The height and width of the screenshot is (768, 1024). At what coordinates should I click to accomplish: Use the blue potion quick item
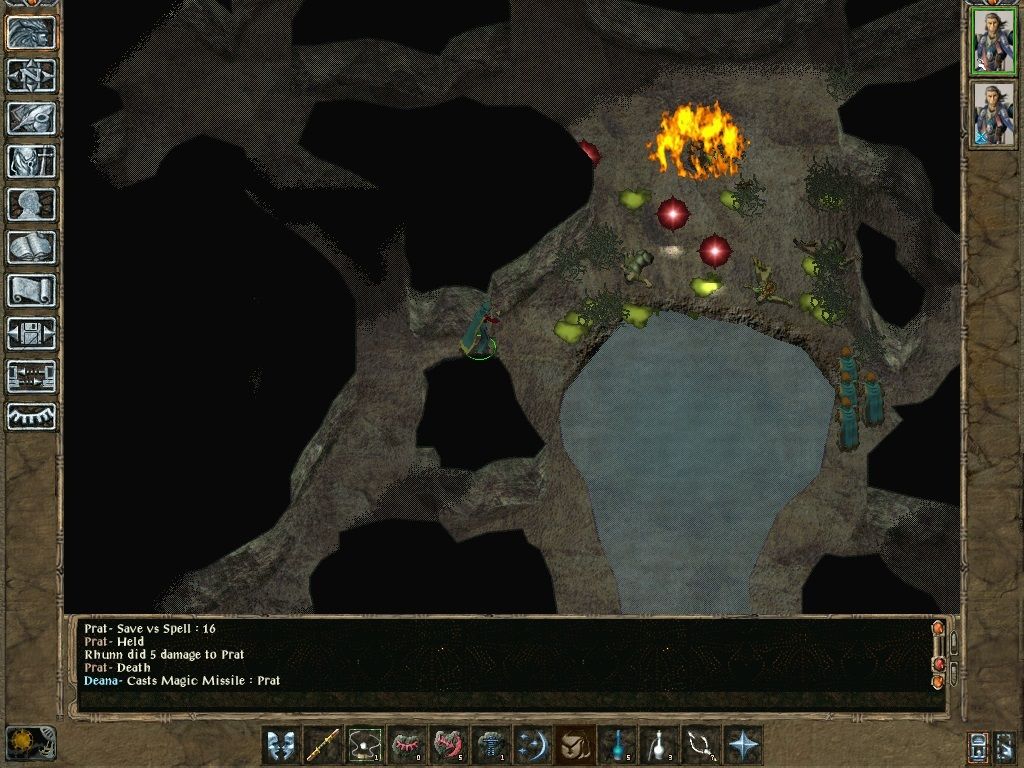(x=617, y=745)
